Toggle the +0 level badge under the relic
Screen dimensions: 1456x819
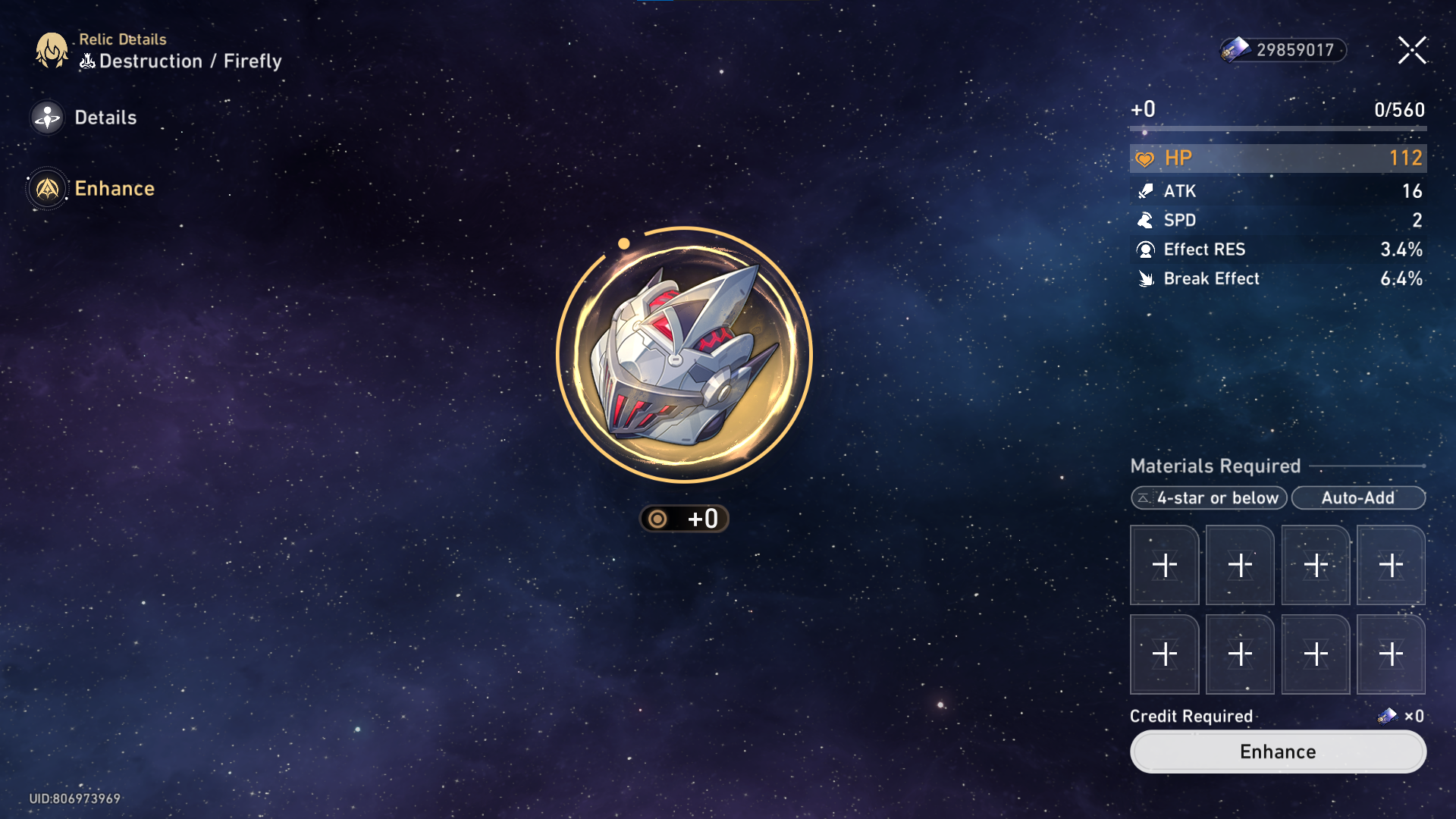coord(683,519)
